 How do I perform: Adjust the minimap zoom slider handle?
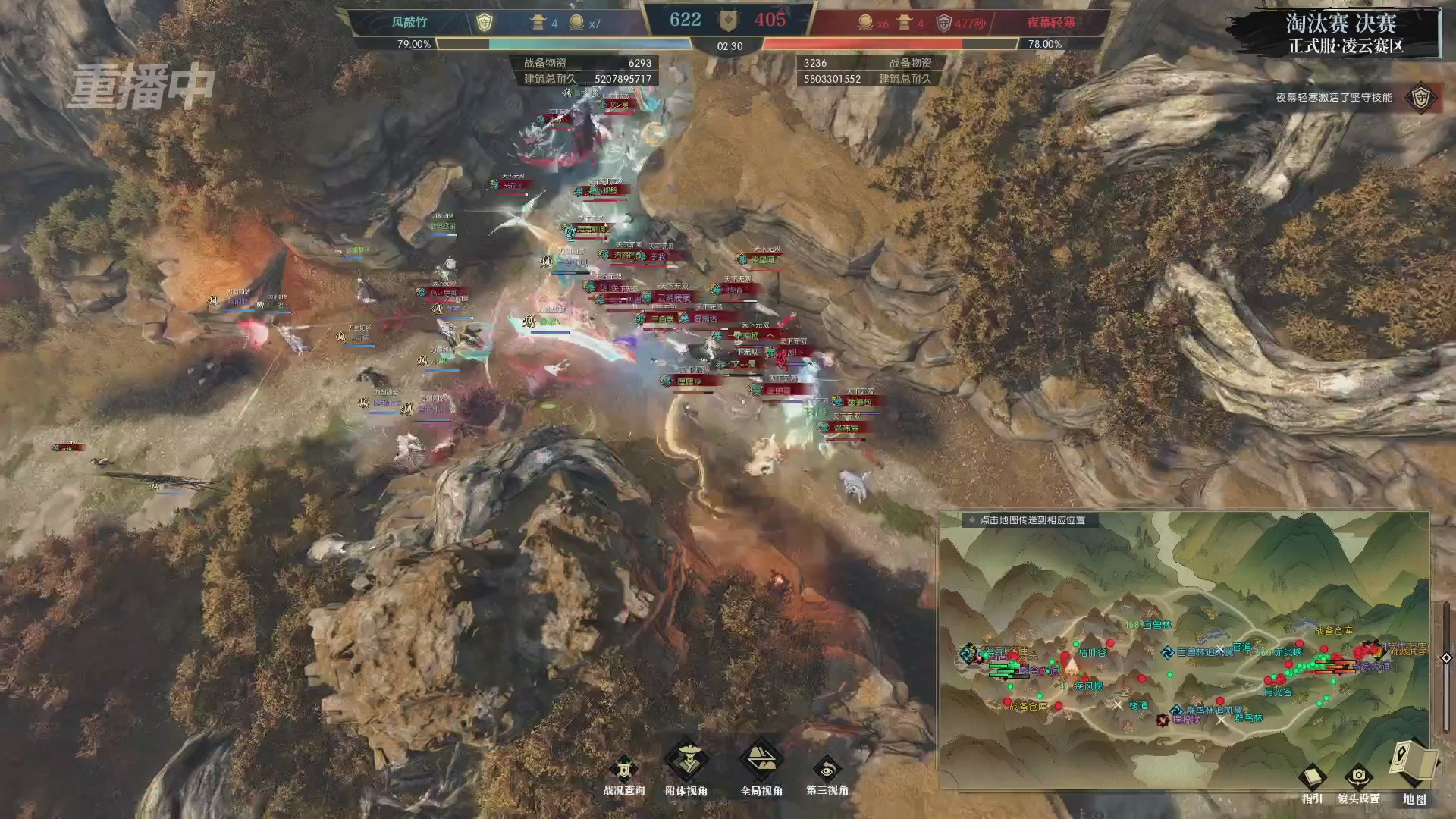1446,657
